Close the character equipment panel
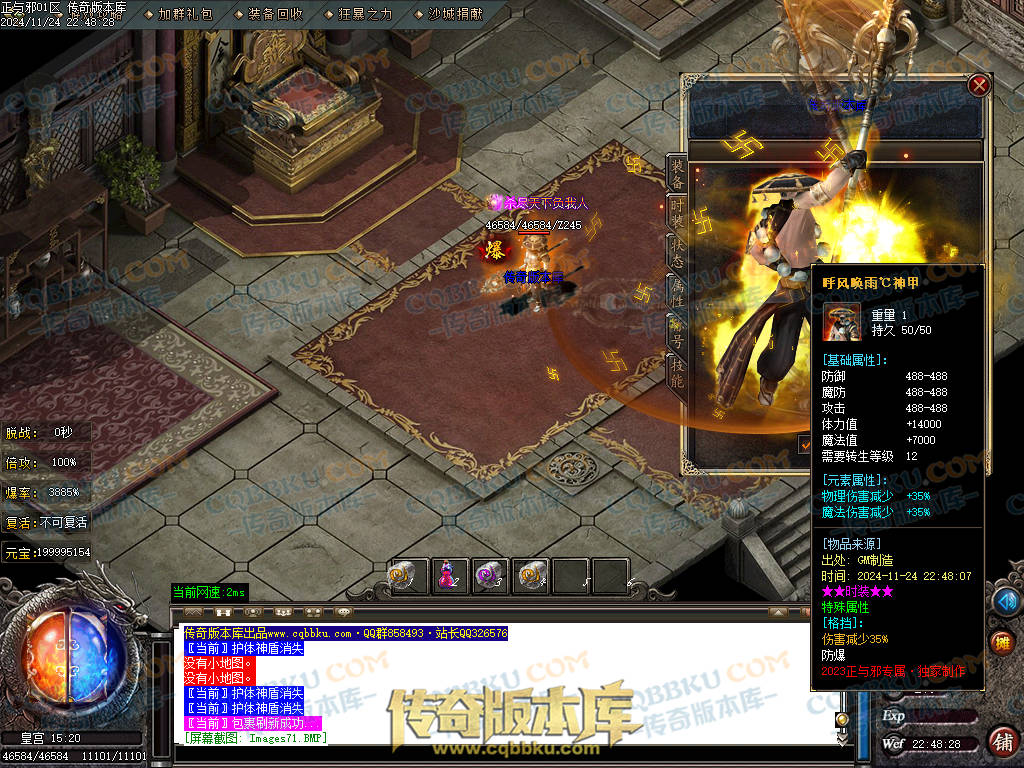1024x768 pixels. coord(979,86)
